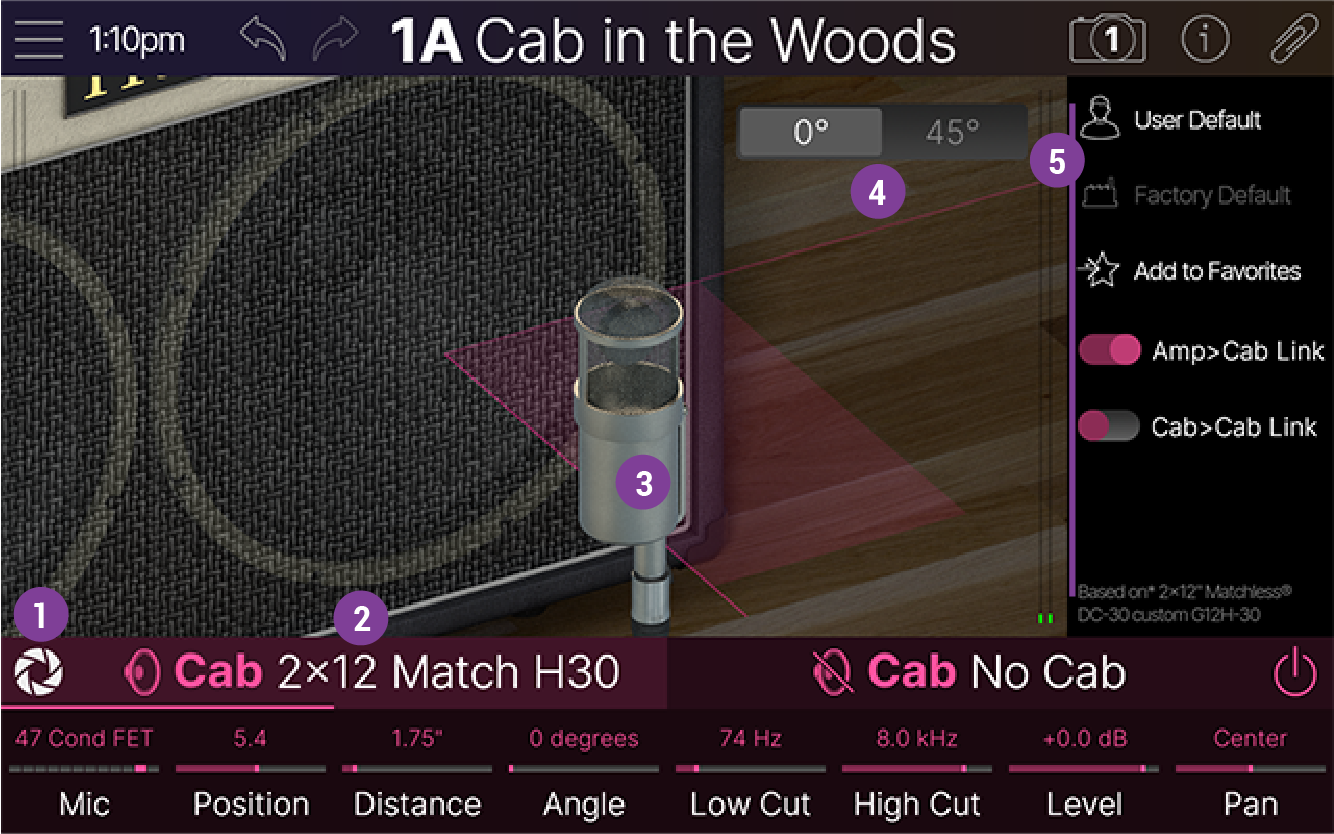Screen dimensions: 1334x834
Task: Toggle the cab bypass power button
Action: coord(1295,672)
